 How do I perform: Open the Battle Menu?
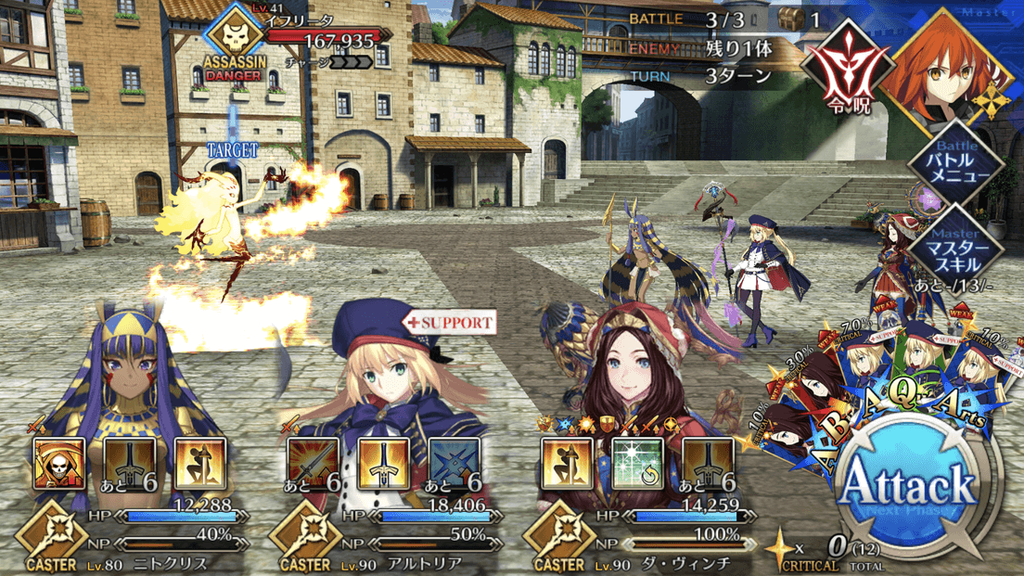click(x=955, y=162)
